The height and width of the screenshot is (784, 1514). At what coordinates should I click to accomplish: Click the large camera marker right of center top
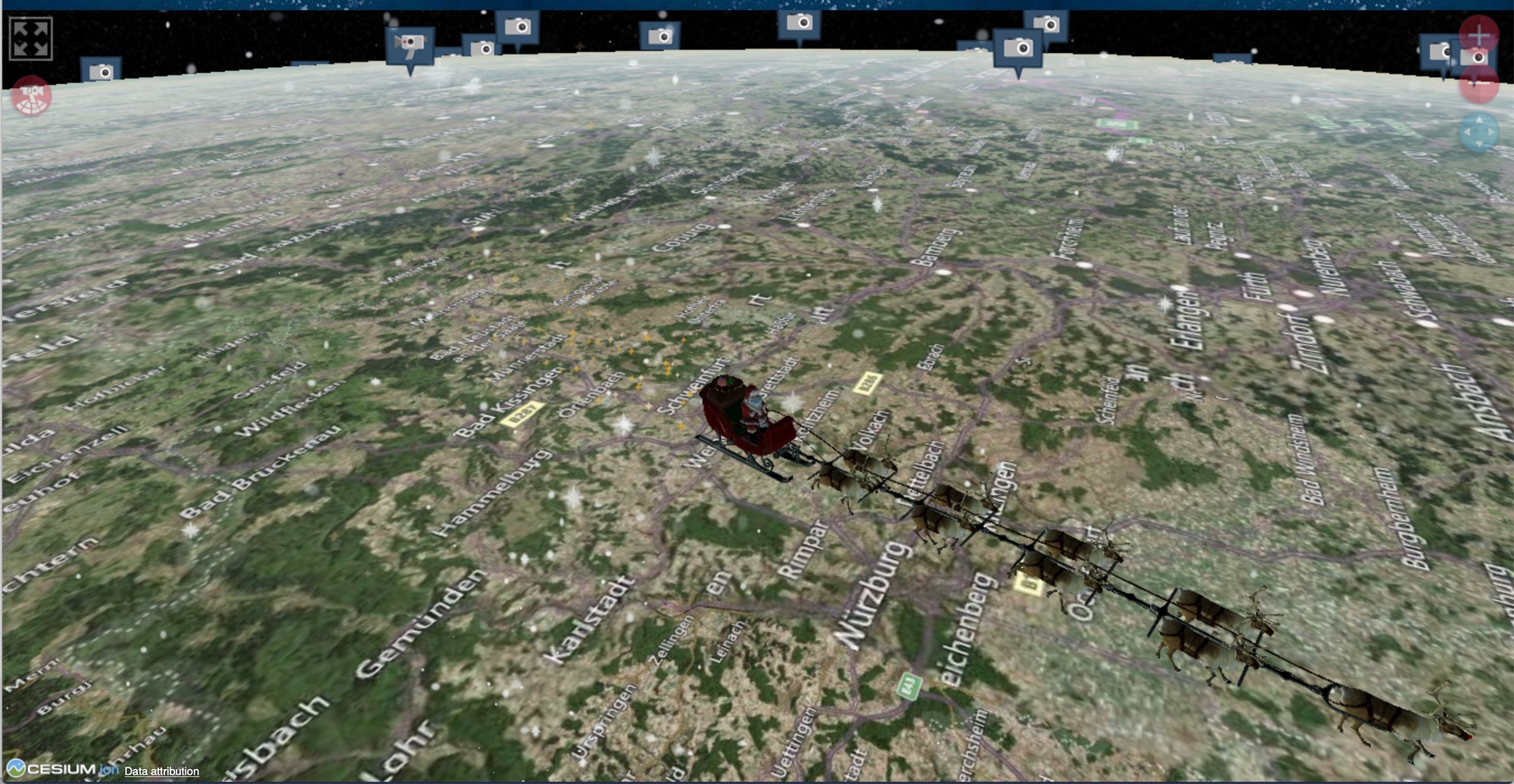(x=1018, y=47)
